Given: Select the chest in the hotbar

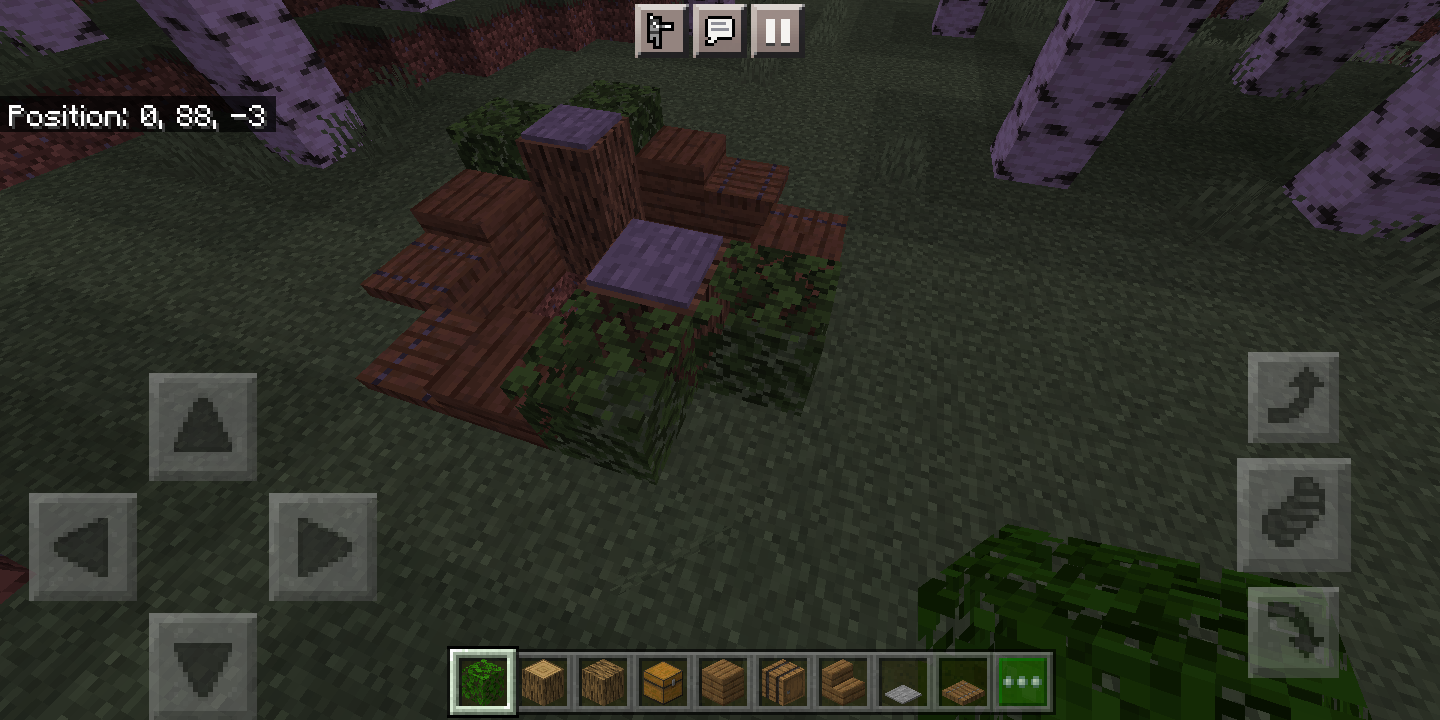Looking at the screenshot, I should 663,680.
